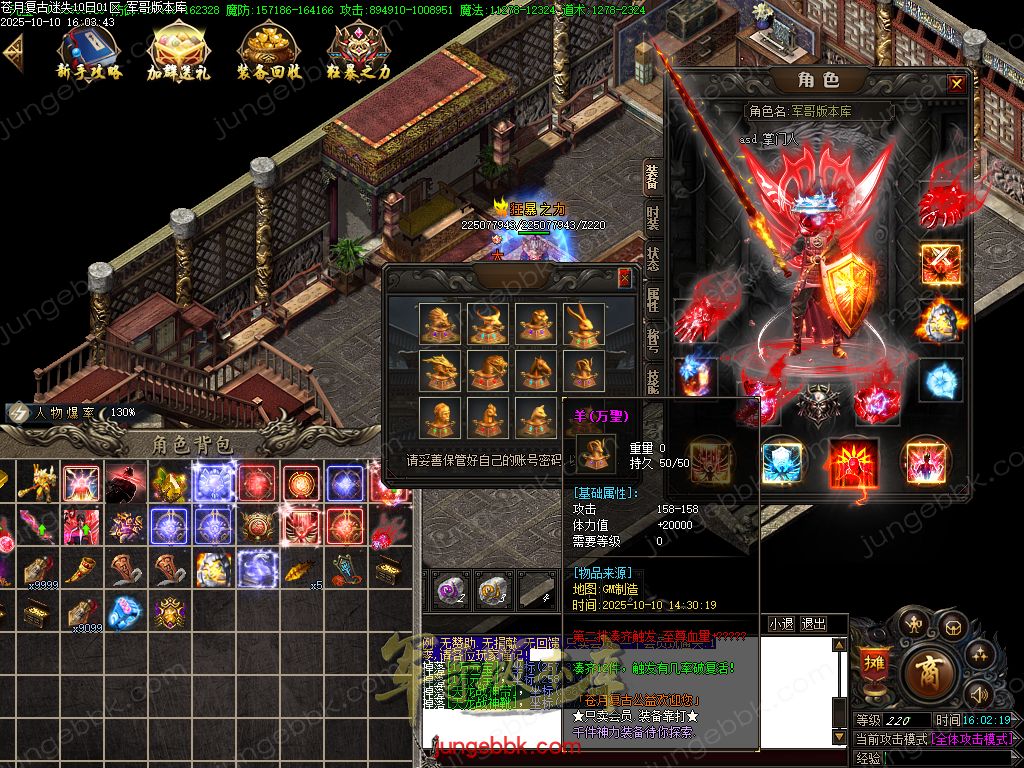Close the 角色 character window
This screenshot has height=768, width=1024.
tap(957, 84)
